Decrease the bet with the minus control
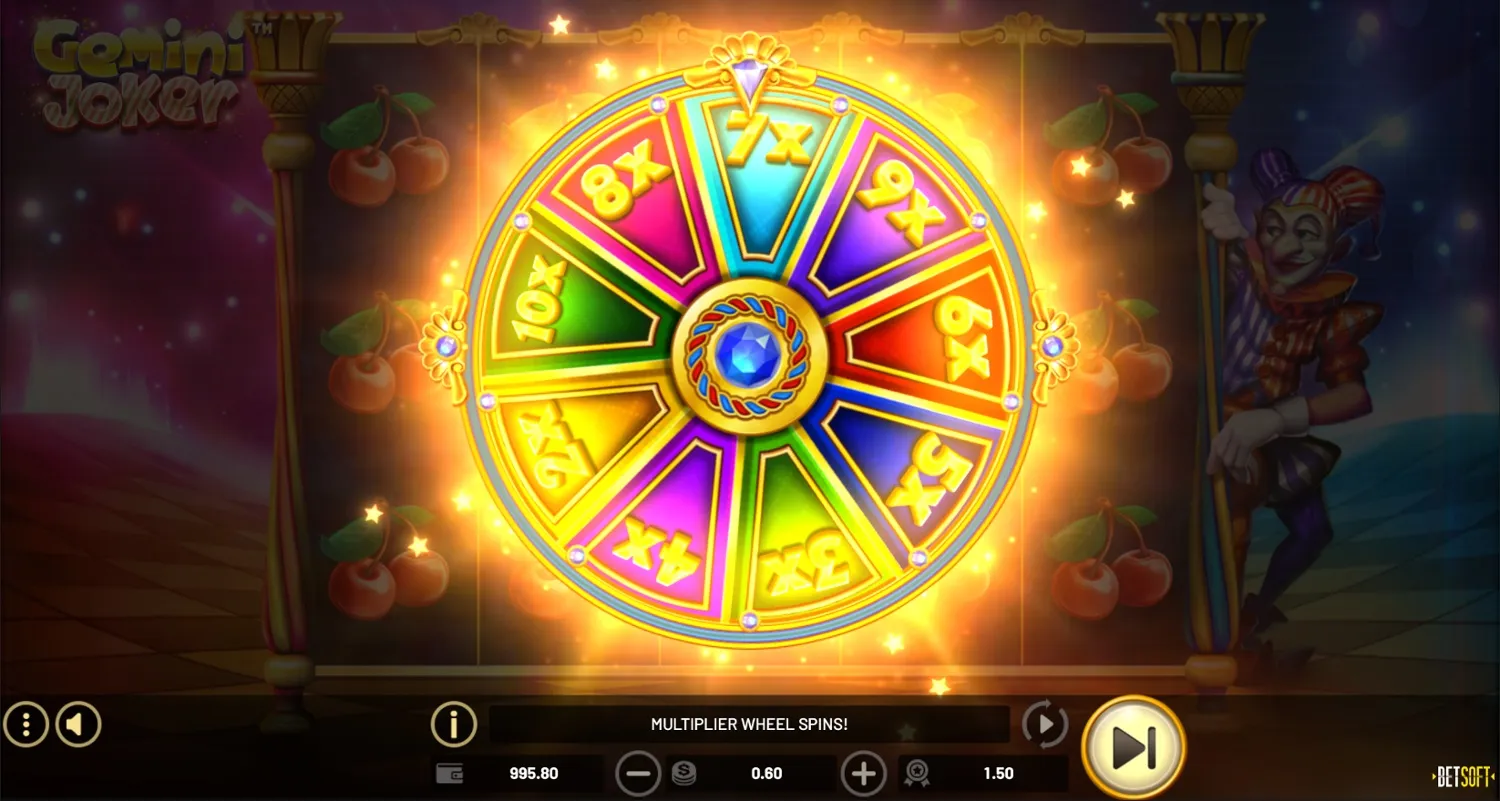Viewport: 1500px width, 801px height. pos(637,773)
